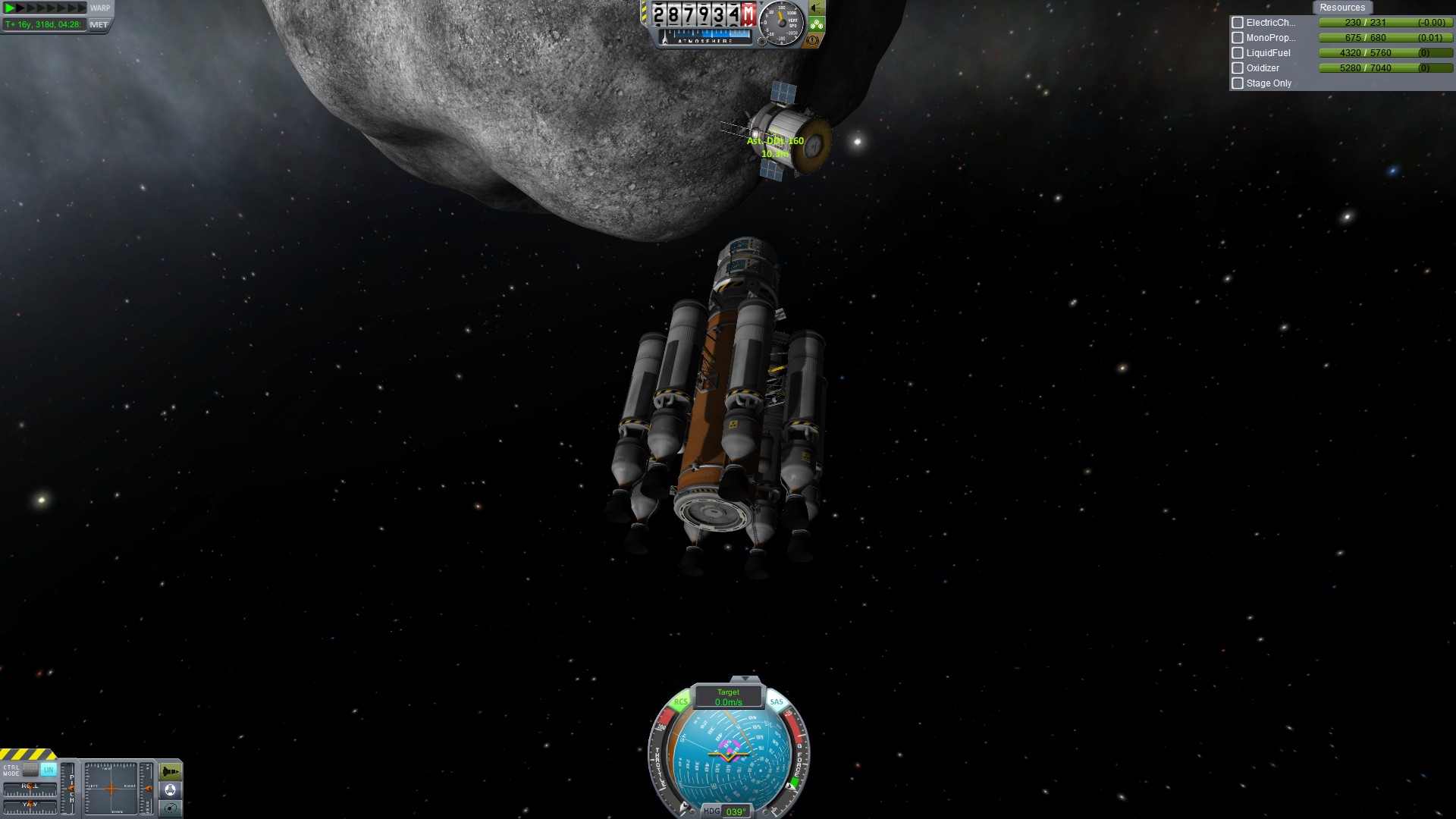
Task: Check the LiquidFuel resource box
Action: (x=1238, y=53)
